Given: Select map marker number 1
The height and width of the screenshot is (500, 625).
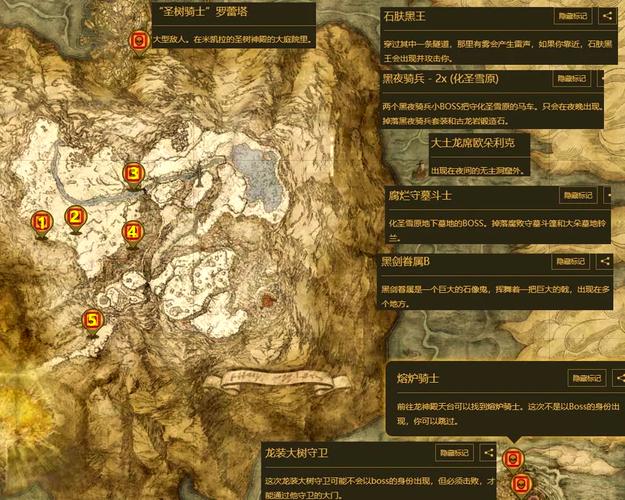Looking at the screenshot, I should click(41, 223).
